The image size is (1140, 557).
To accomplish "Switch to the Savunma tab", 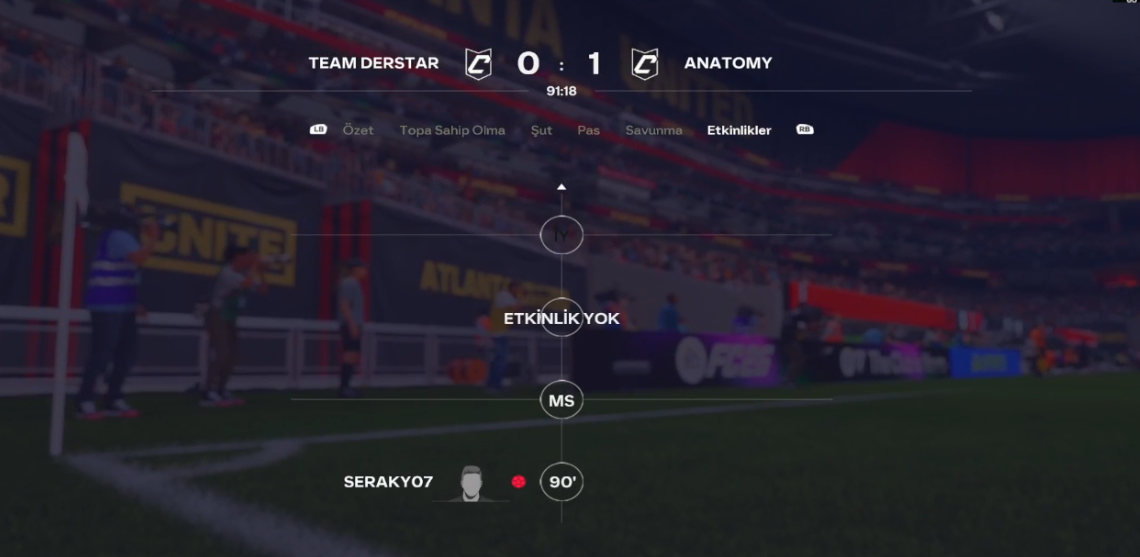I will (654, 130).
